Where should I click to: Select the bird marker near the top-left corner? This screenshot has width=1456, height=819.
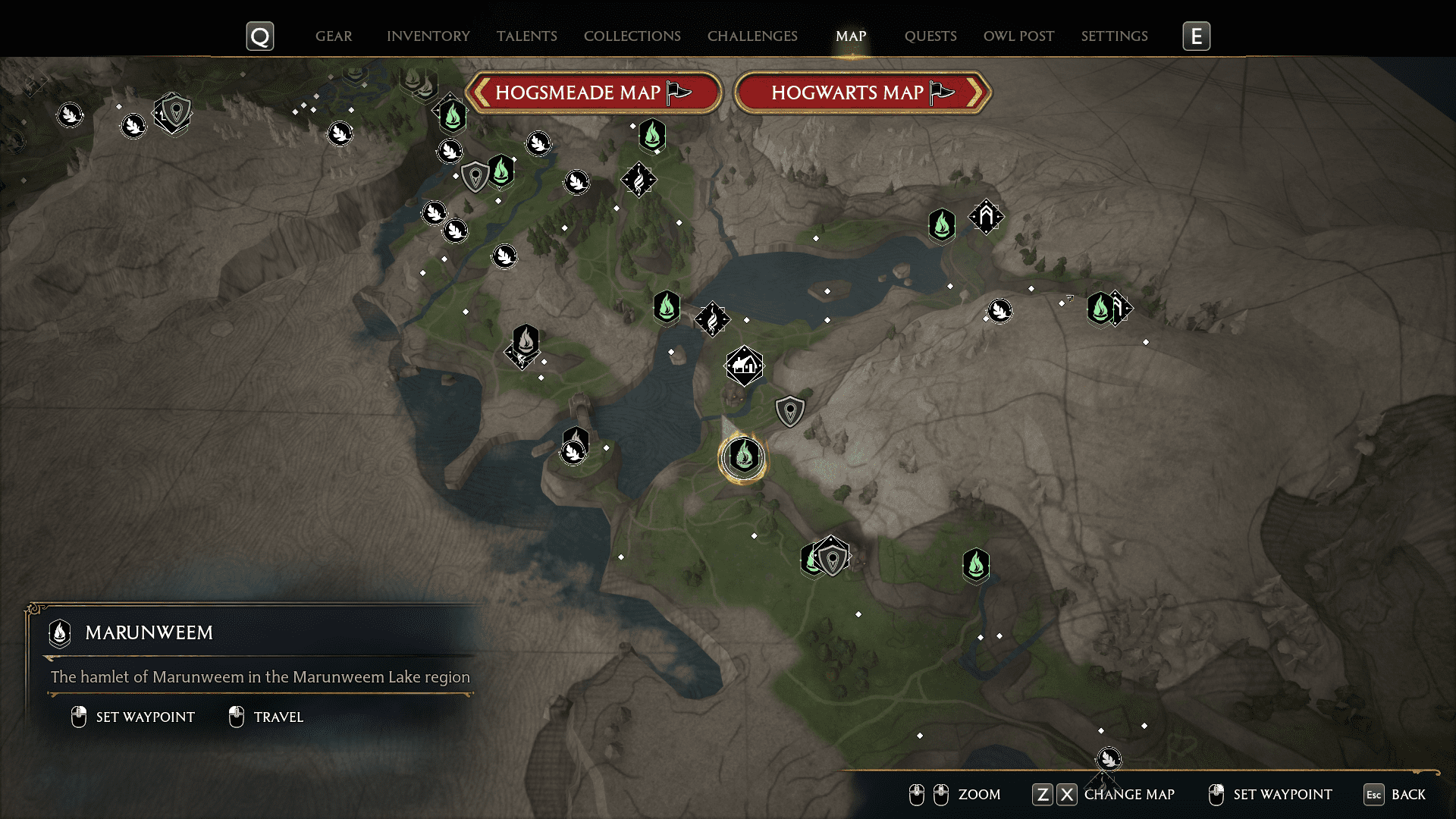pos(71,115)
